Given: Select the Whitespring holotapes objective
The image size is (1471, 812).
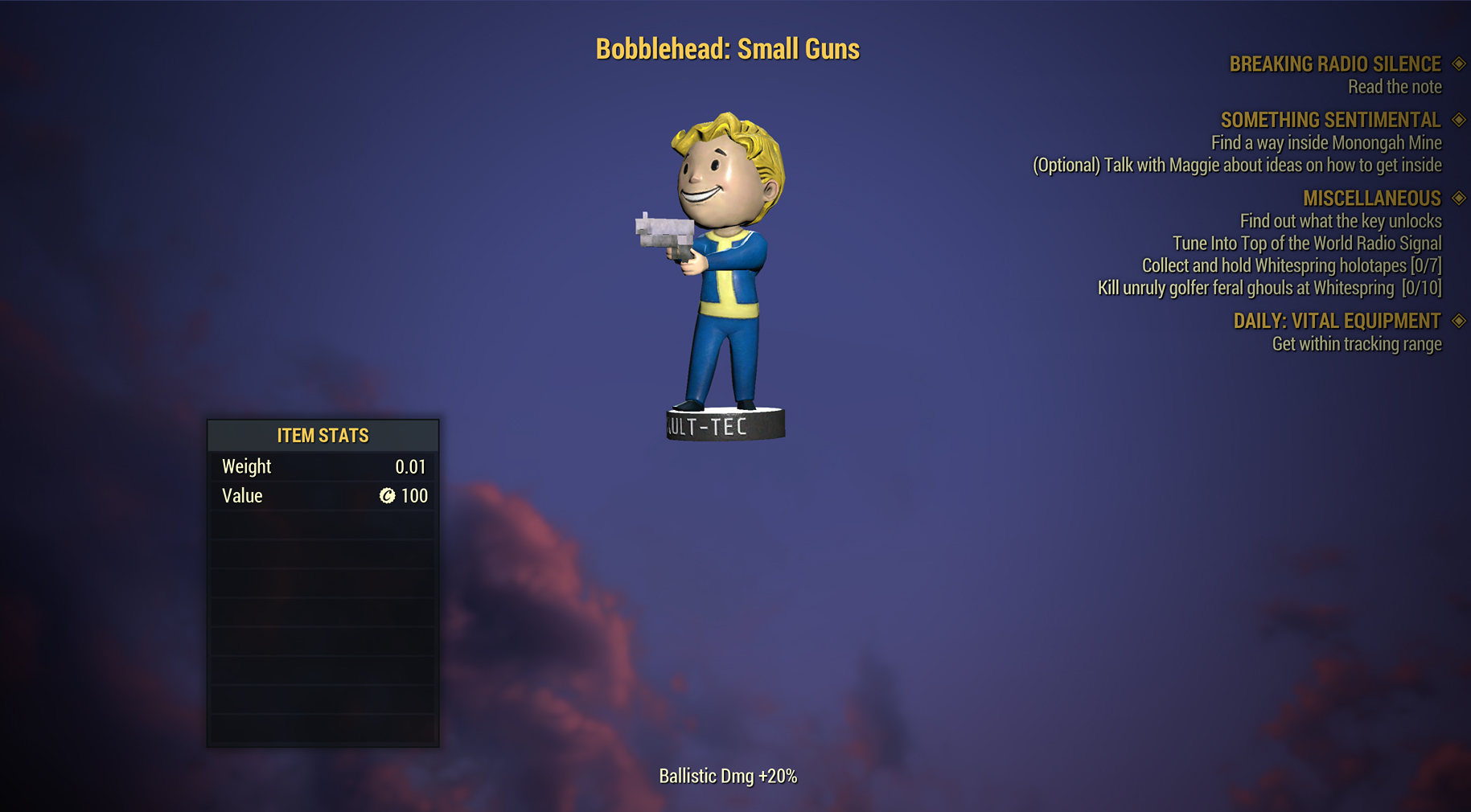Looking at the screenshot, I should tap(1291, 266).
